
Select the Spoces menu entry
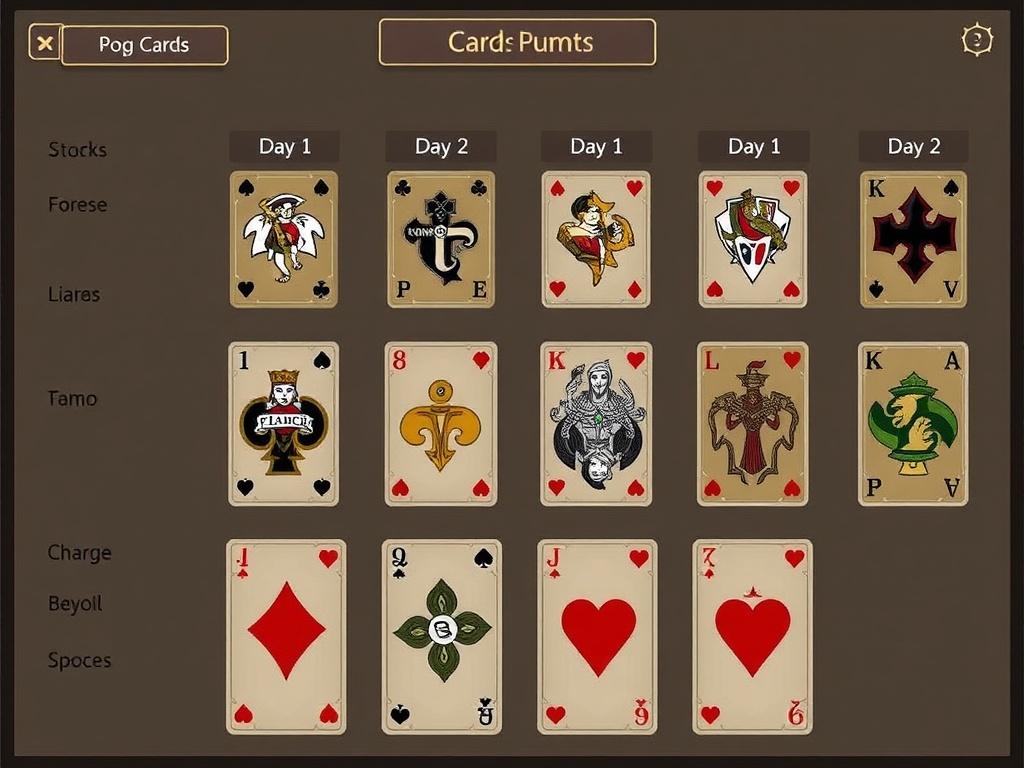tap(79, 661)
